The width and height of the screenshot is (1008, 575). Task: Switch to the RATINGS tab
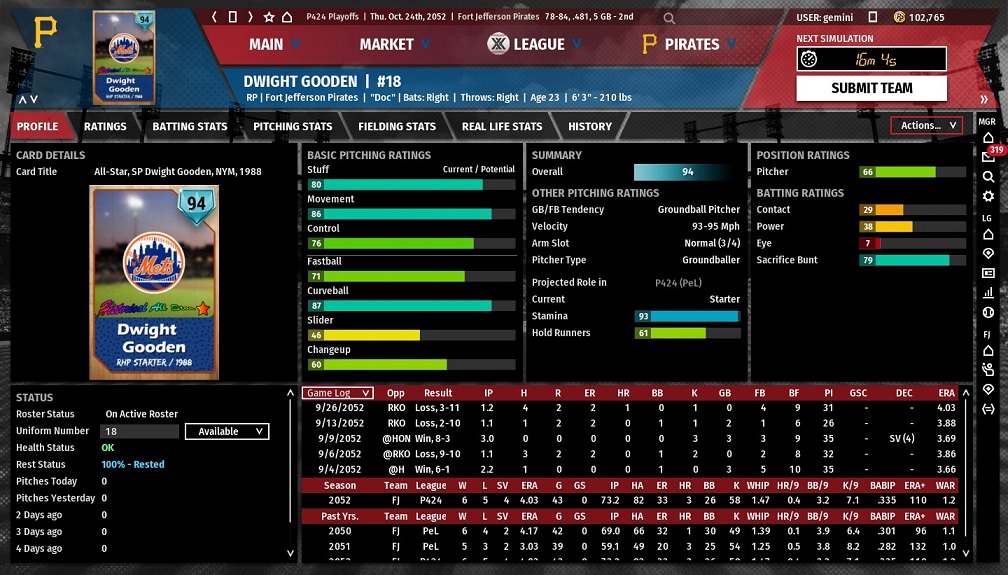pos(105,127)
